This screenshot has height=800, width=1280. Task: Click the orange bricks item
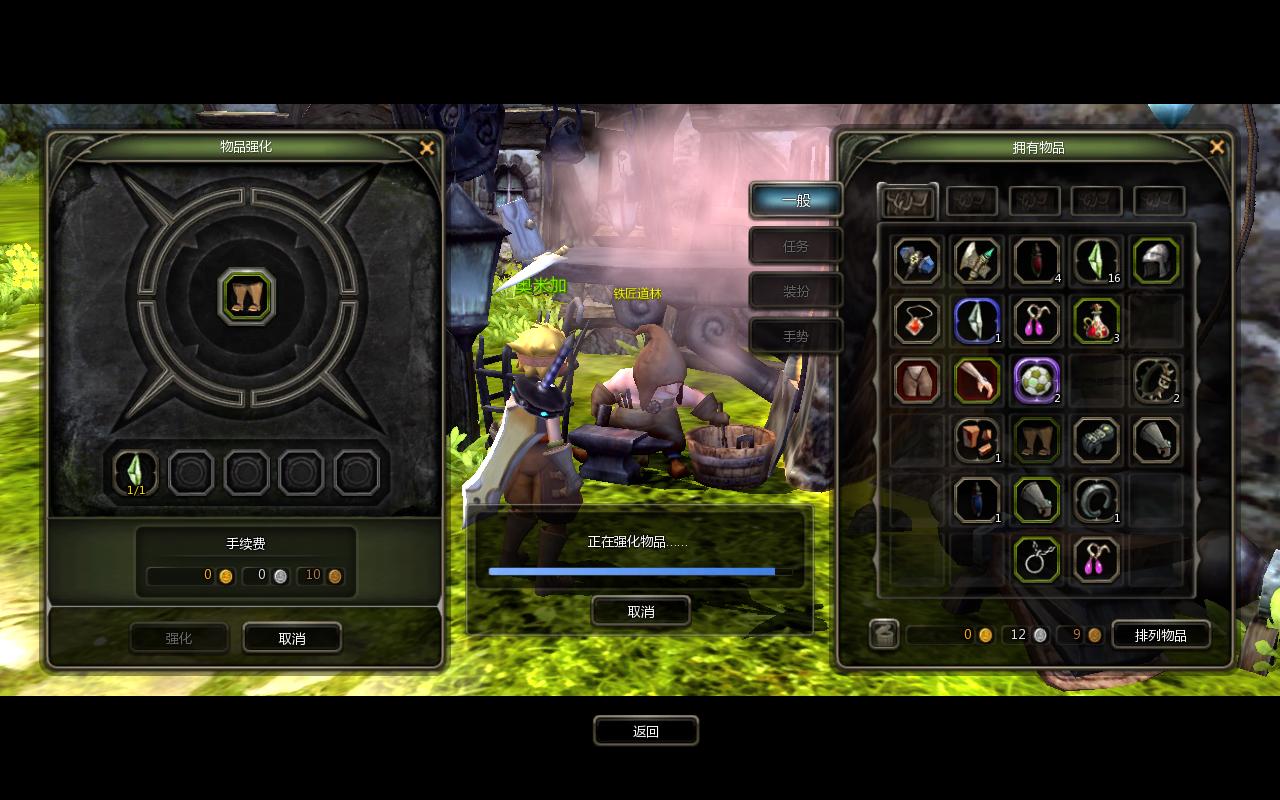[x=976, y=440]
